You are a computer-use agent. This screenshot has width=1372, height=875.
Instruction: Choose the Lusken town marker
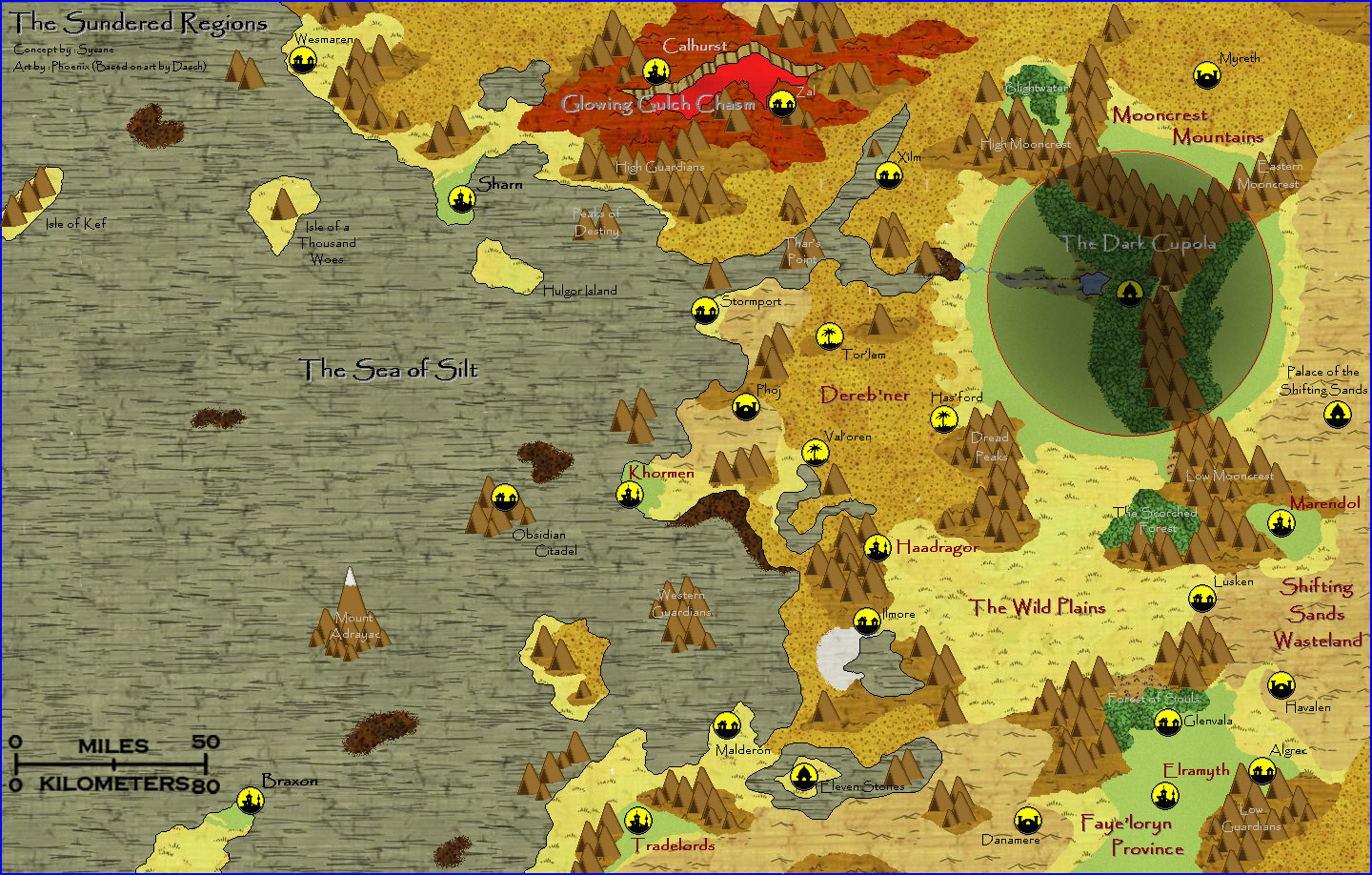1202,599
